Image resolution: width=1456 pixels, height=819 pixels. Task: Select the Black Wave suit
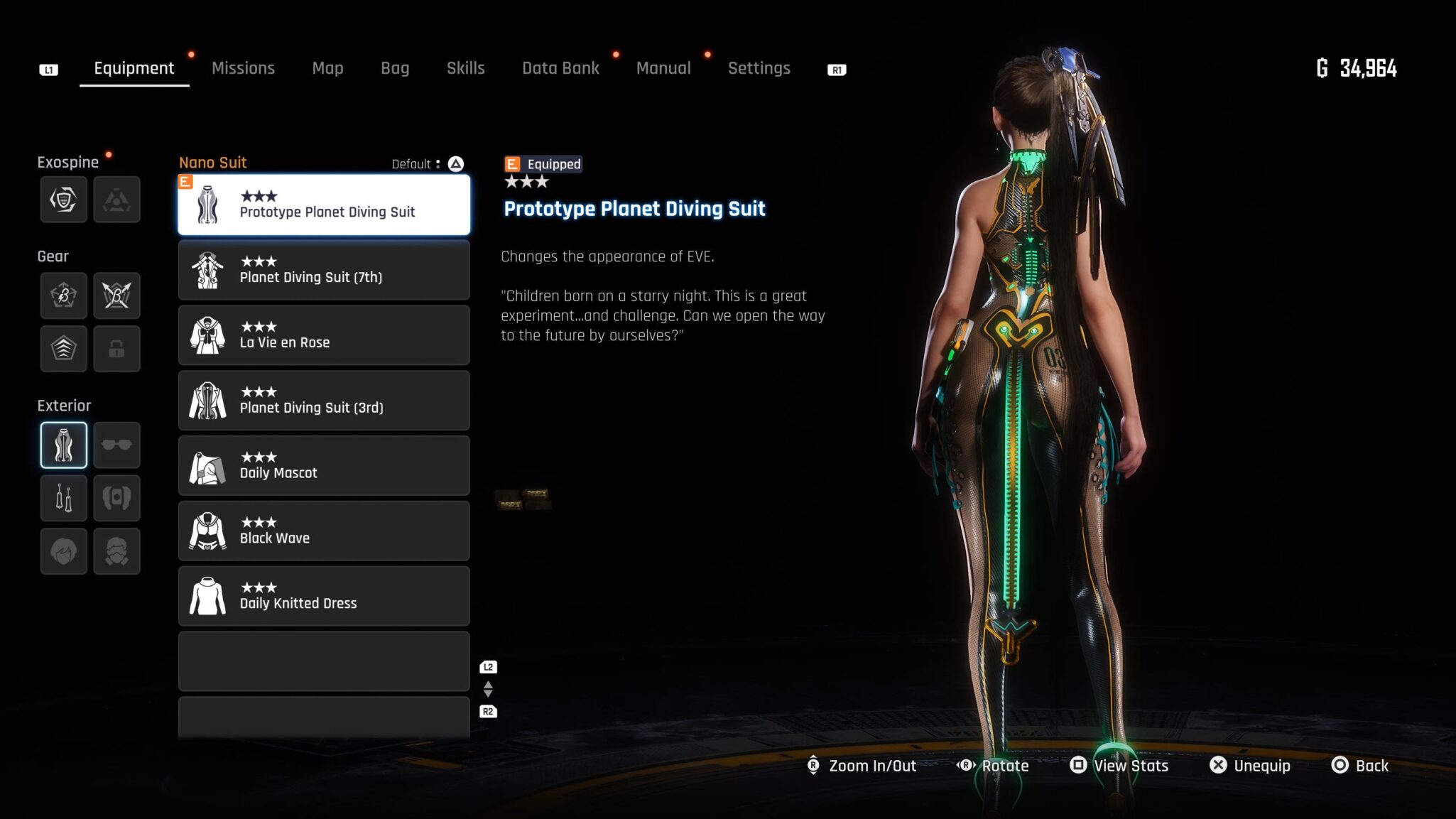tap(324, 531)
